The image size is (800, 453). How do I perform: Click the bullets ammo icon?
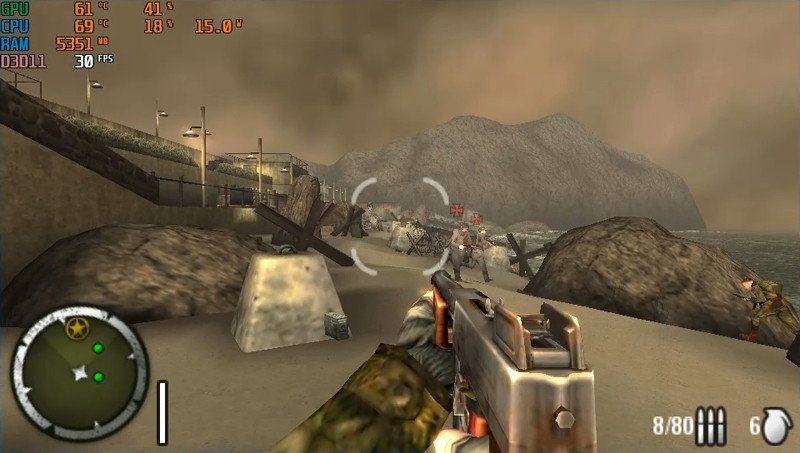click(x=711, y=427)
